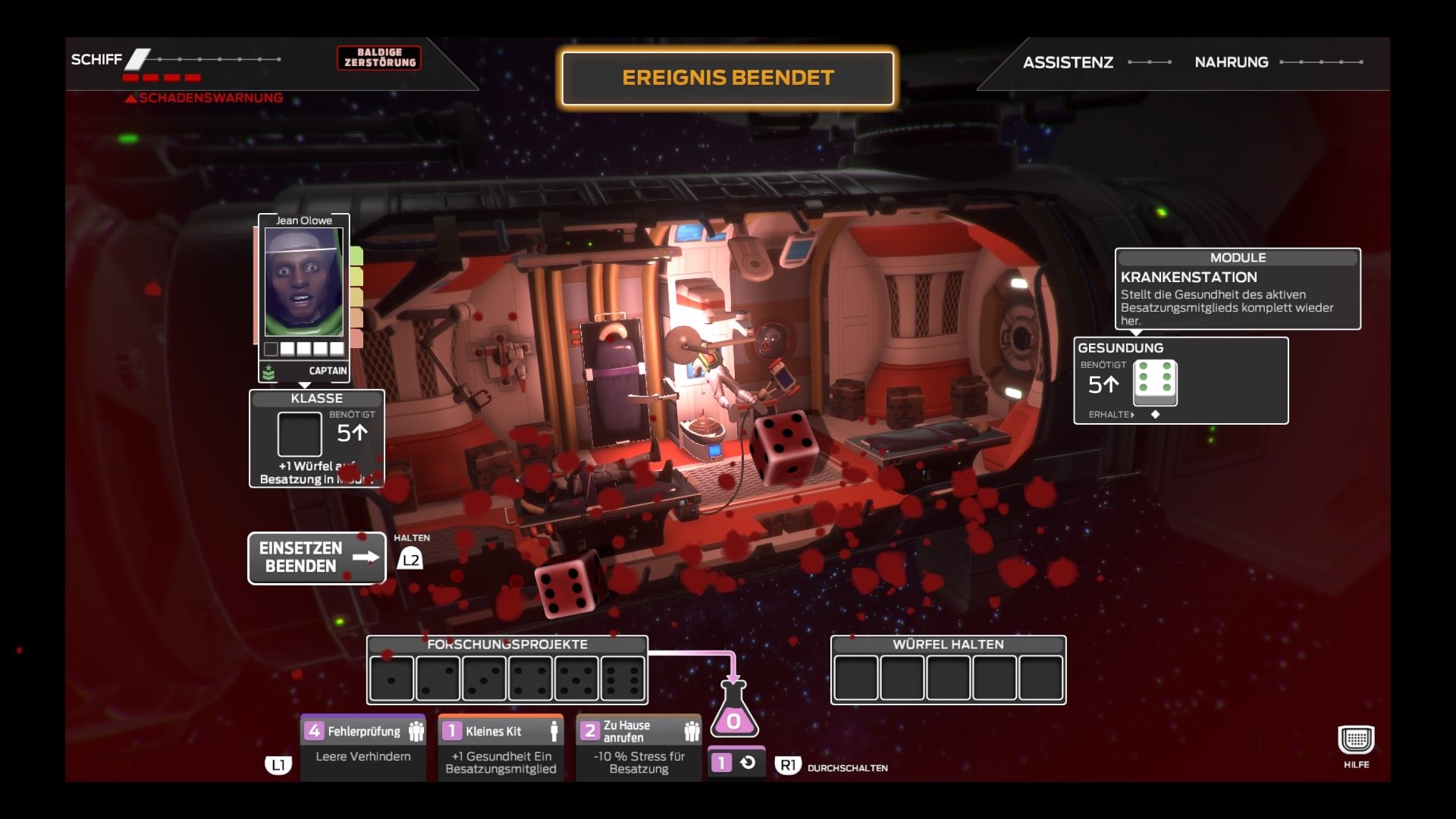
Task: Select the first die in Forschungsprojekte
Action: (x=392, y=677)
